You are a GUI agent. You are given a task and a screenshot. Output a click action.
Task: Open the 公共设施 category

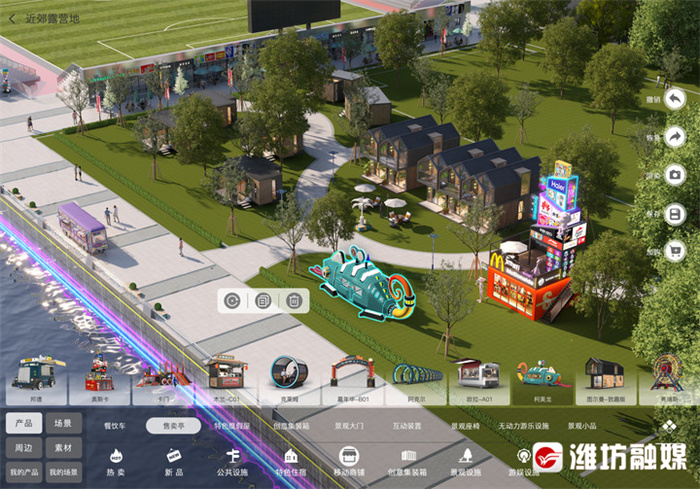pyautogui.click(x=232, y=462)
